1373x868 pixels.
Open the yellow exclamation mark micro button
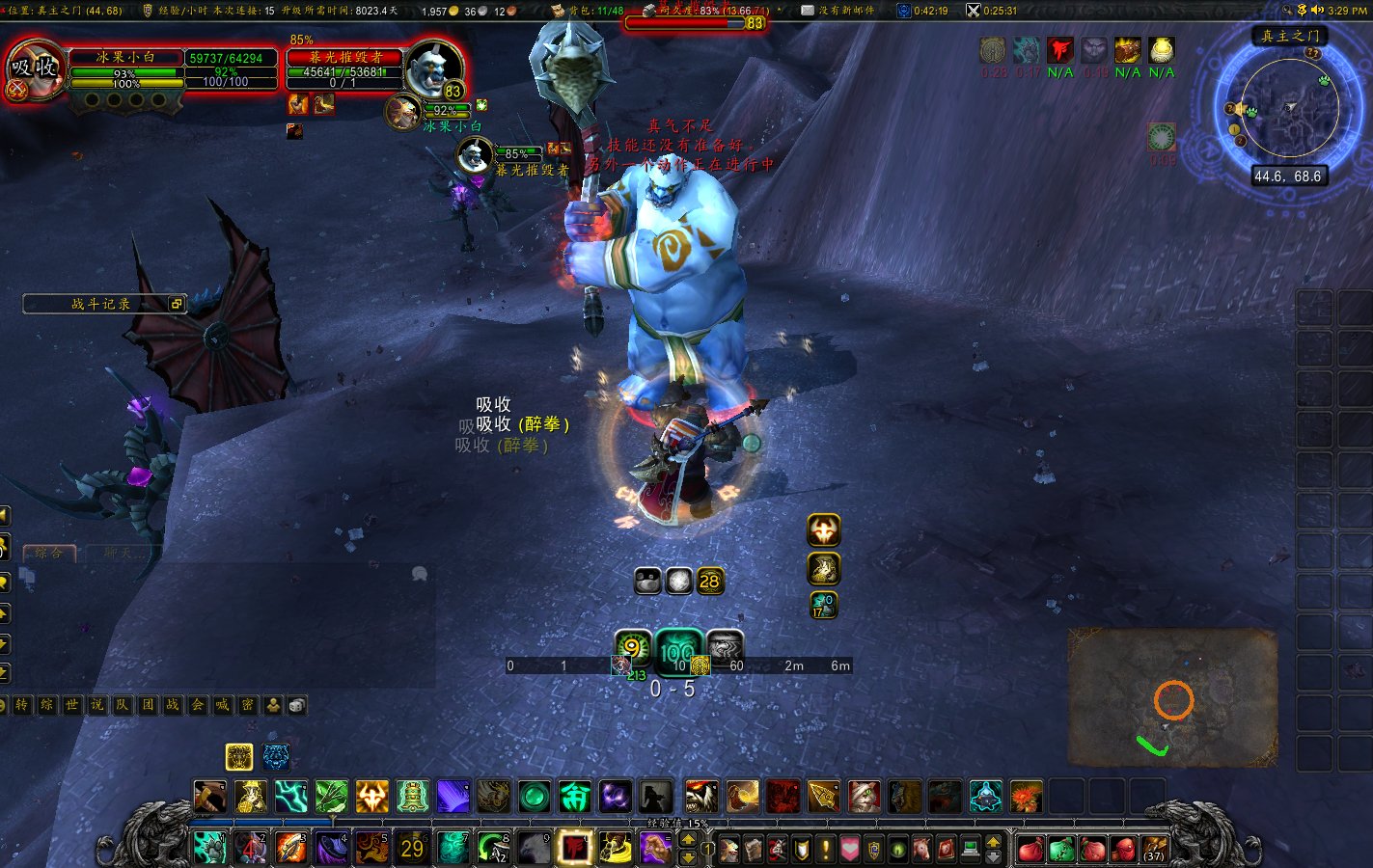pyautogui.click(x=826, y=849)
